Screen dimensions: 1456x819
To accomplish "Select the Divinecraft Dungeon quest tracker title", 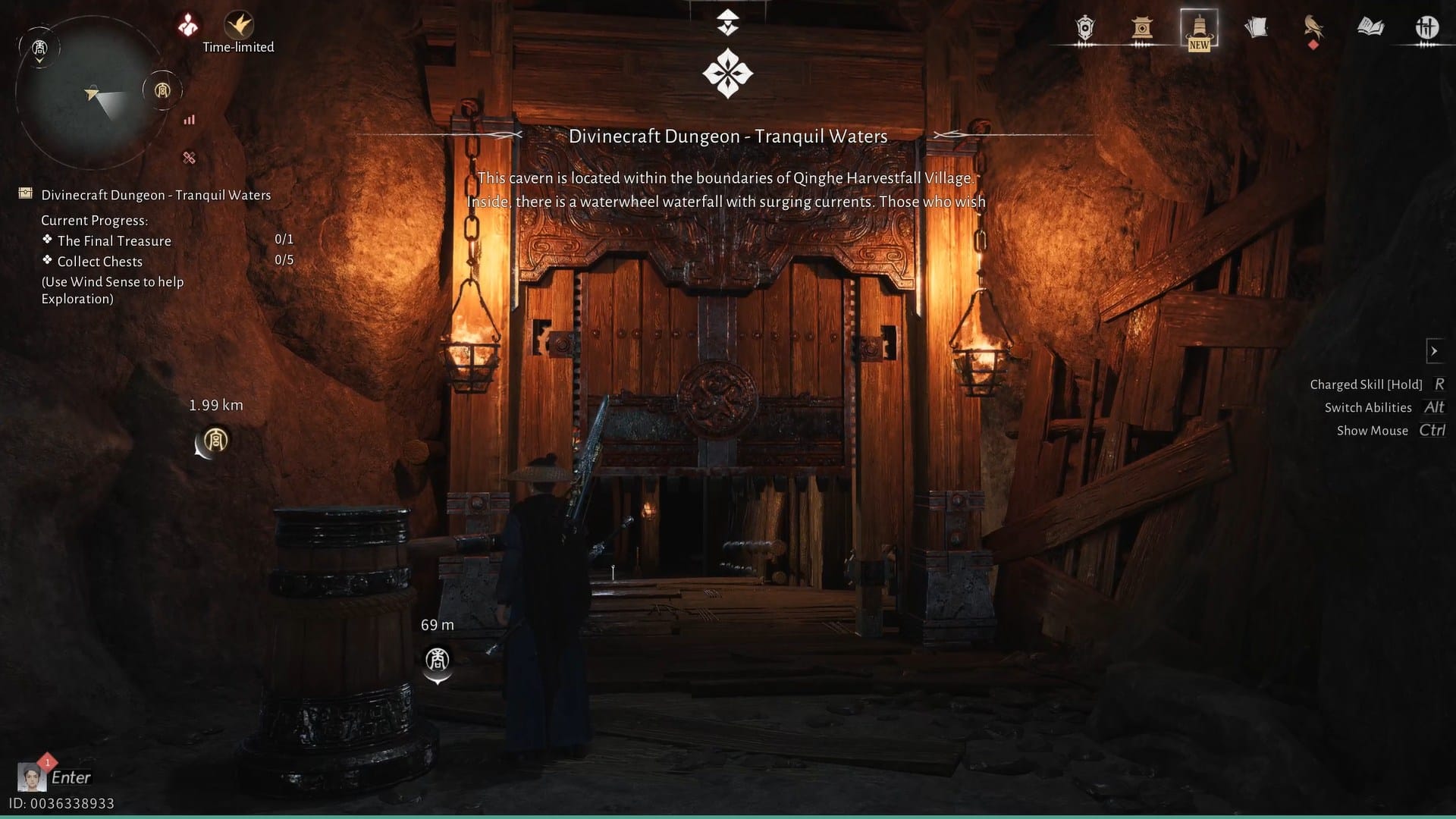I will 156,194.
